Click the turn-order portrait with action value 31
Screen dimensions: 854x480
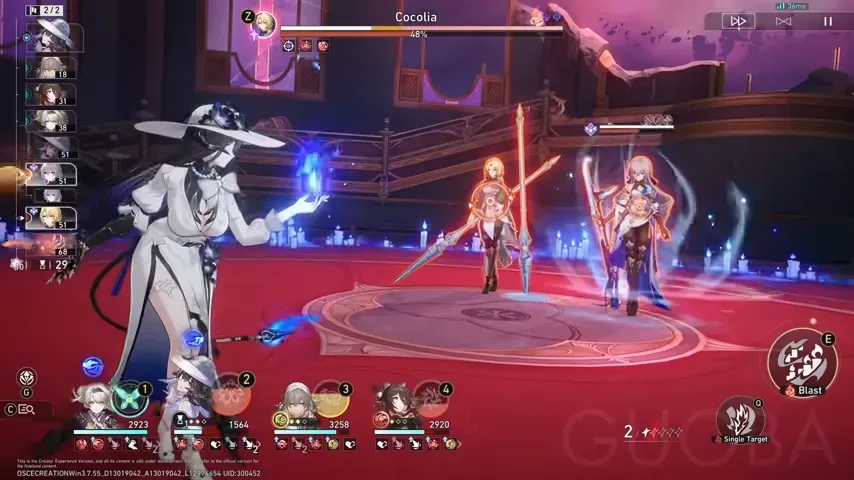click(50, 94)
